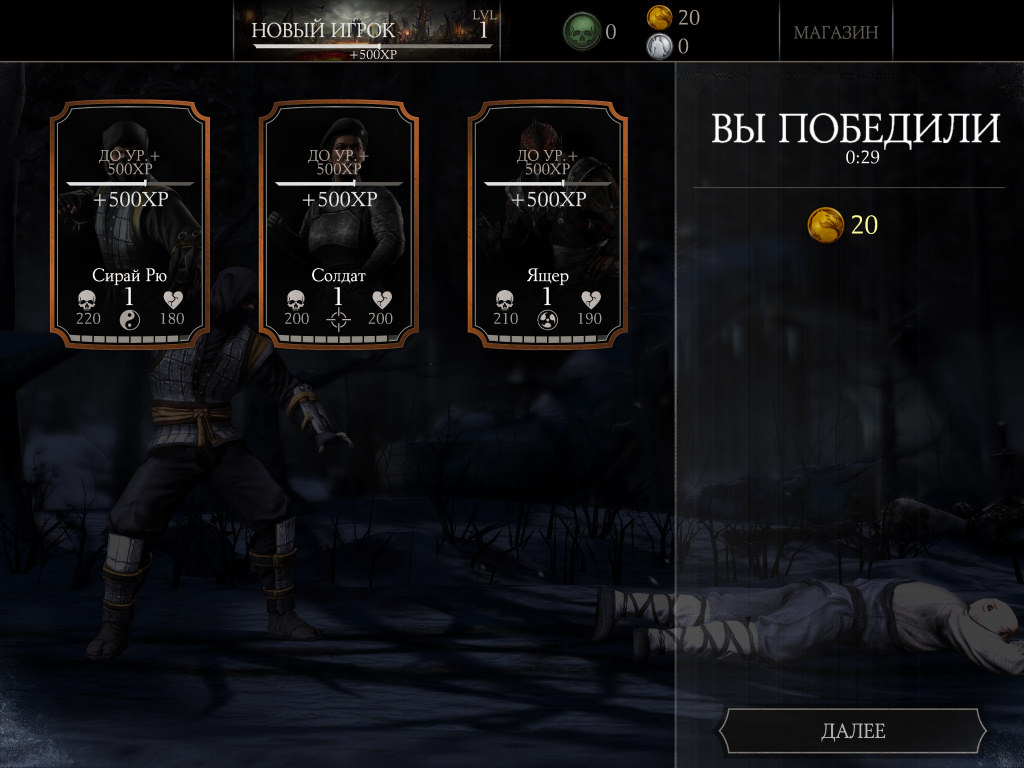
Task: Tap the gold dragon koins icon in top bar
Action: [x=659, y=17]
